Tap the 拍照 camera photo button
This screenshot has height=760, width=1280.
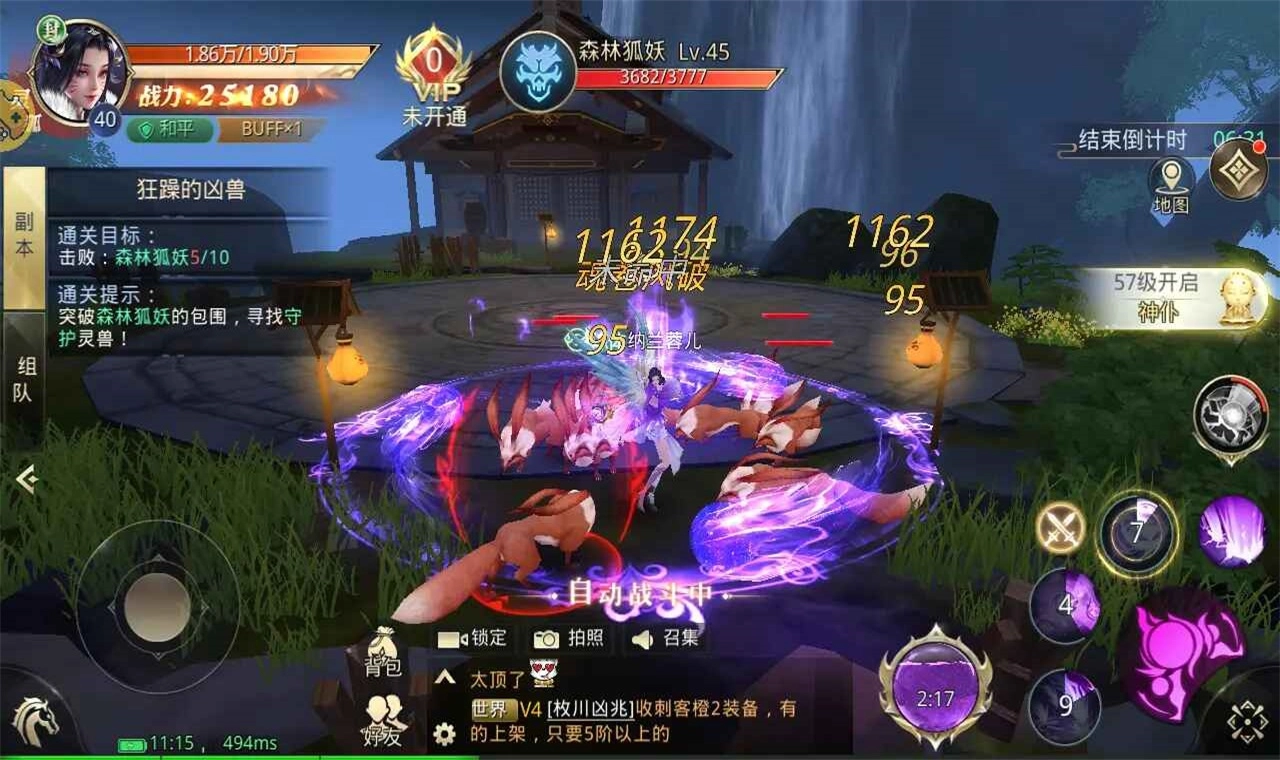click(570, 639)
